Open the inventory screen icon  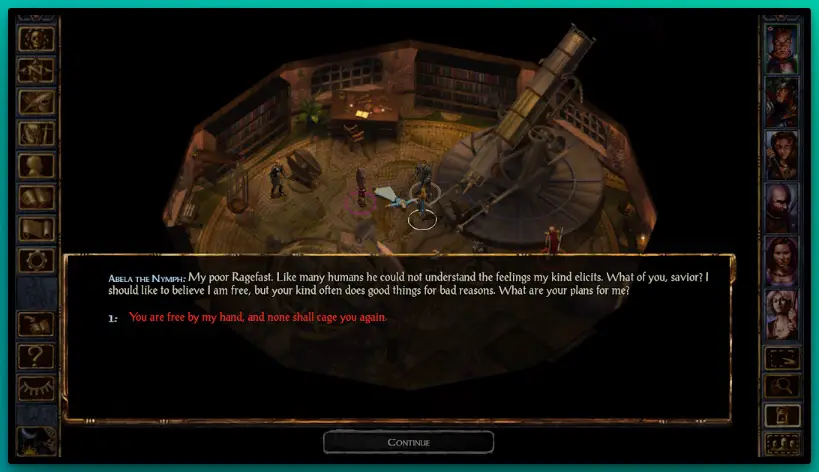click(37, 134)
